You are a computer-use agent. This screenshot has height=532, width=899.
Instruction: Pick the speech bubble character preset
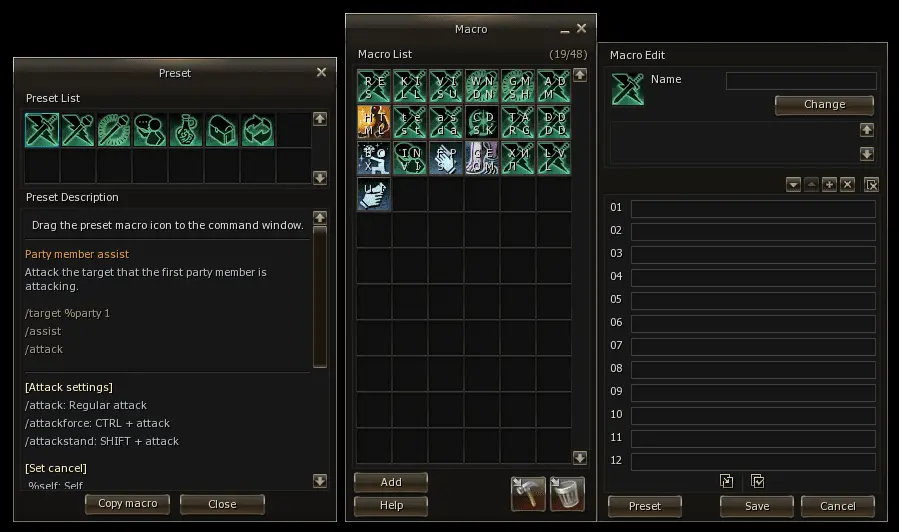150,130
